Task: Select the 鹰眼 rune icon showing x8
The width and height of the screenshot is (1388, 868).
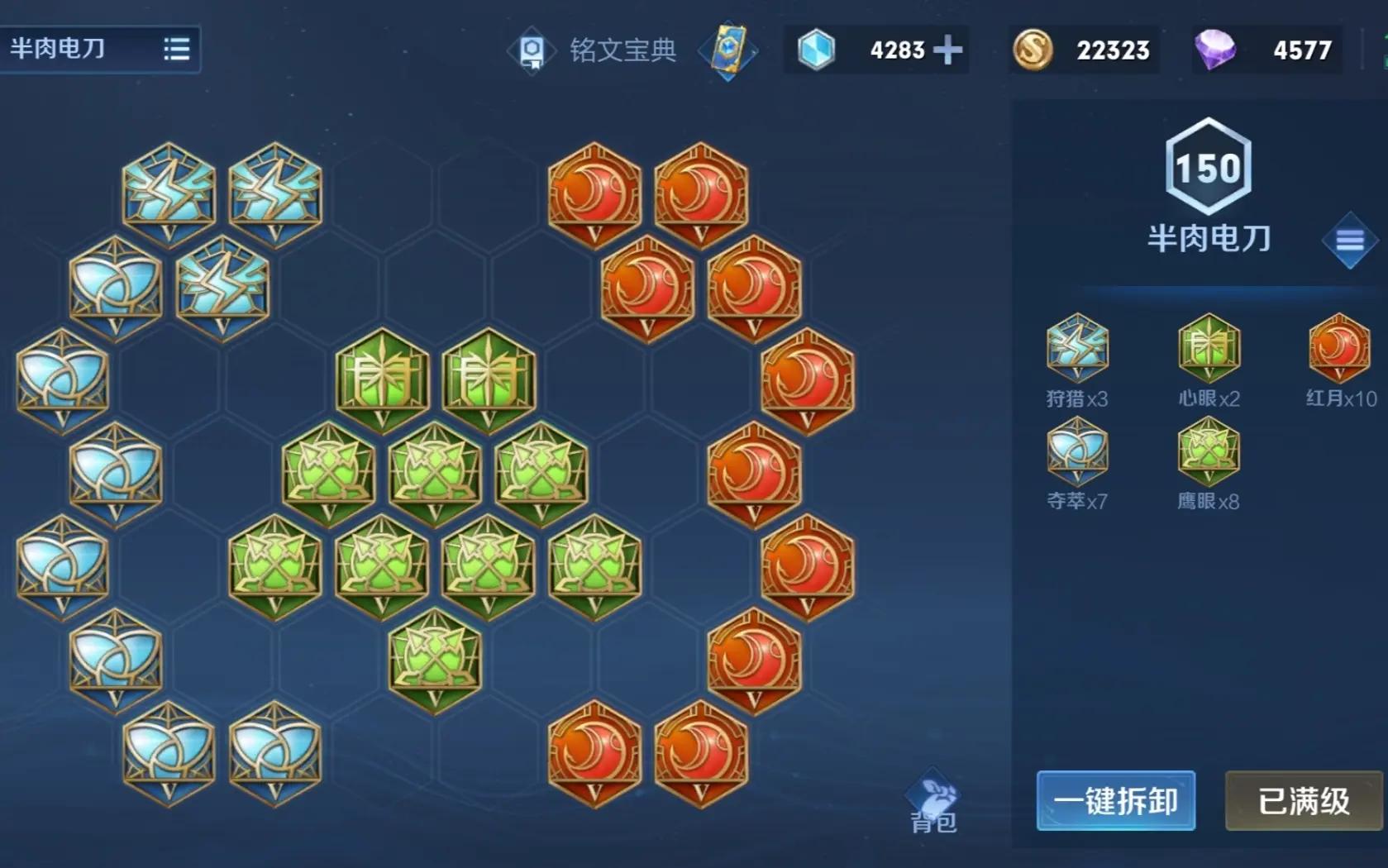Action: point(1207,451)
